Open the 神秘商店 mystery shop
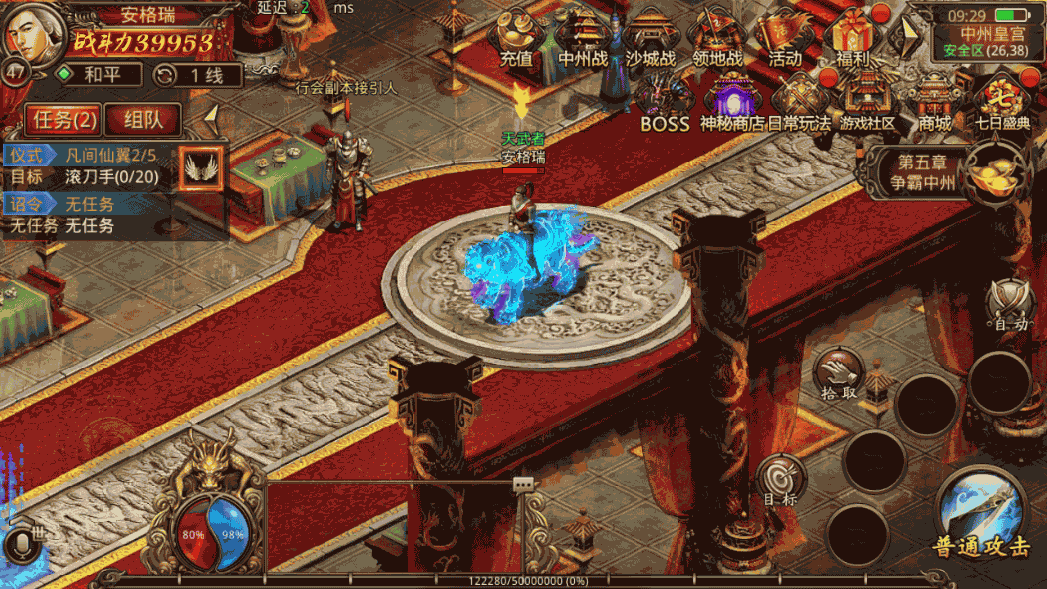The width and height of the screenshot is (1047, 589). [x=732, y=104]
